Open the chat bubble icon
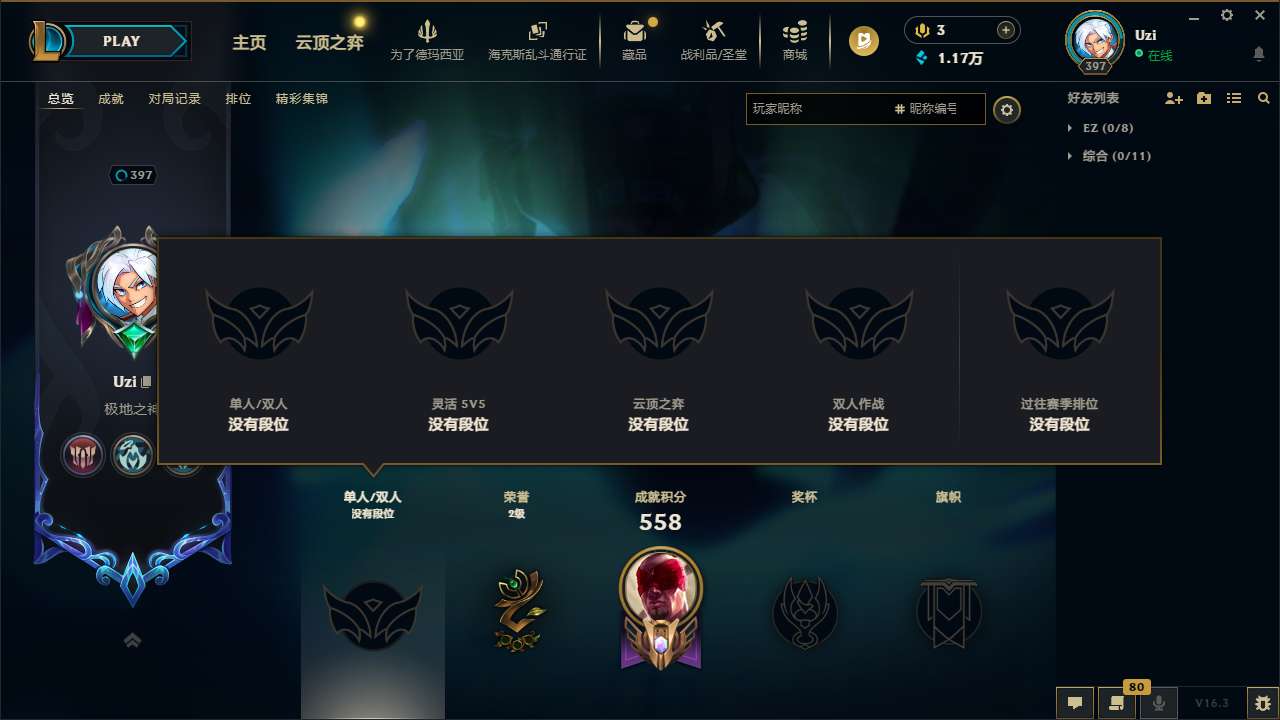Screen dimensions: 1280x720 coord(1074,704)
